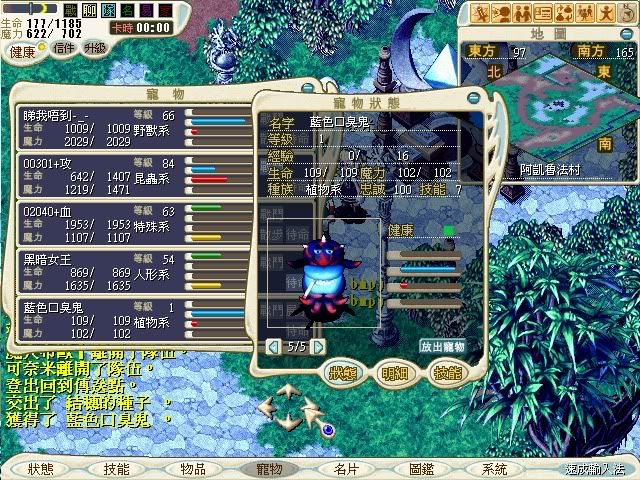Close the 地圖 map panel
The height and width of the screenshot is (480, 640).
(625, 35)
